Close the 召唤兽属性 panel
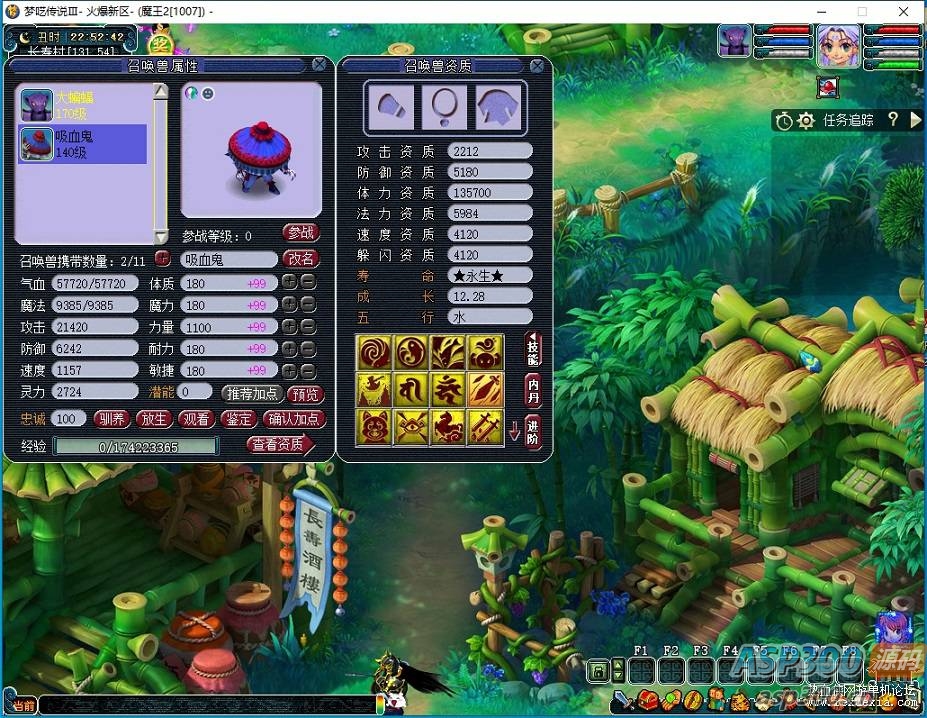 (x=319, y=65)
